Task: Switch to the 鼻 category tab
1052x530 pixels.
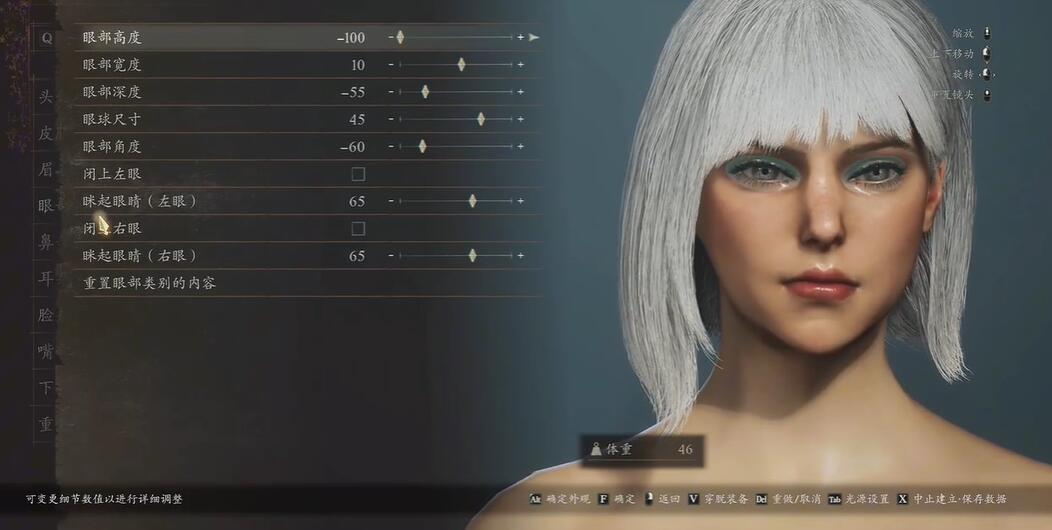Action: click(x=46, y=242)
